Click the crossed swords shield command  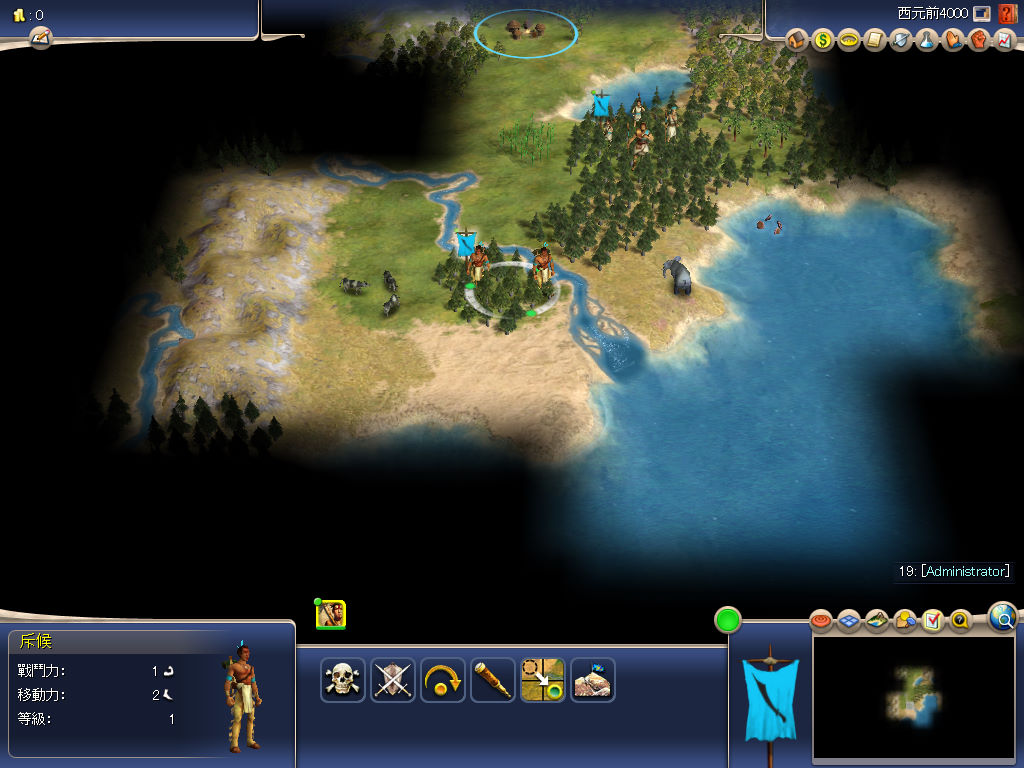393,680
